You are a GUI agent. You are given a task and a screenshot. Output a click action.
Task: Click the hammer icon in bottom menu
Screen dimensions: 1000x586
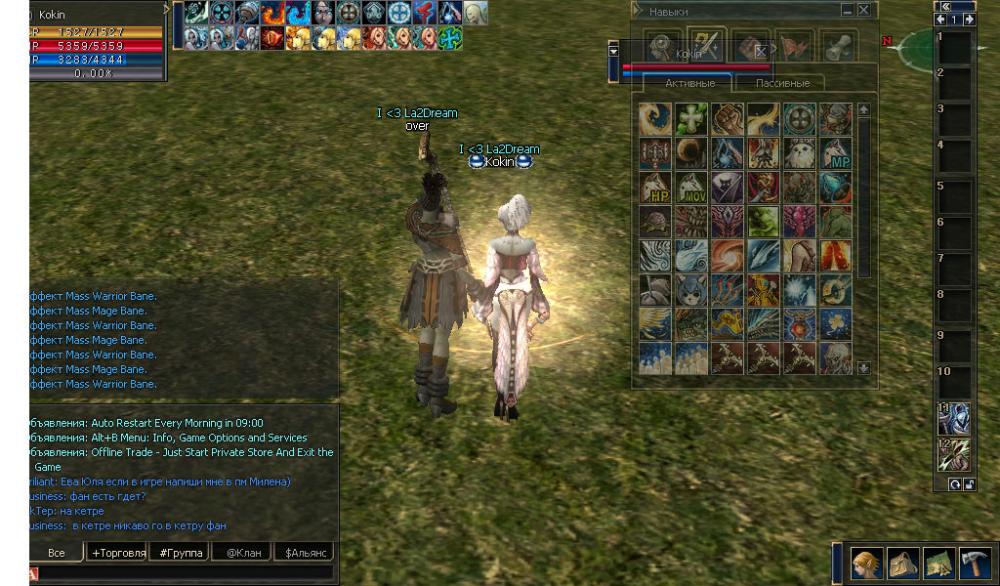click(x=973, y=562)
